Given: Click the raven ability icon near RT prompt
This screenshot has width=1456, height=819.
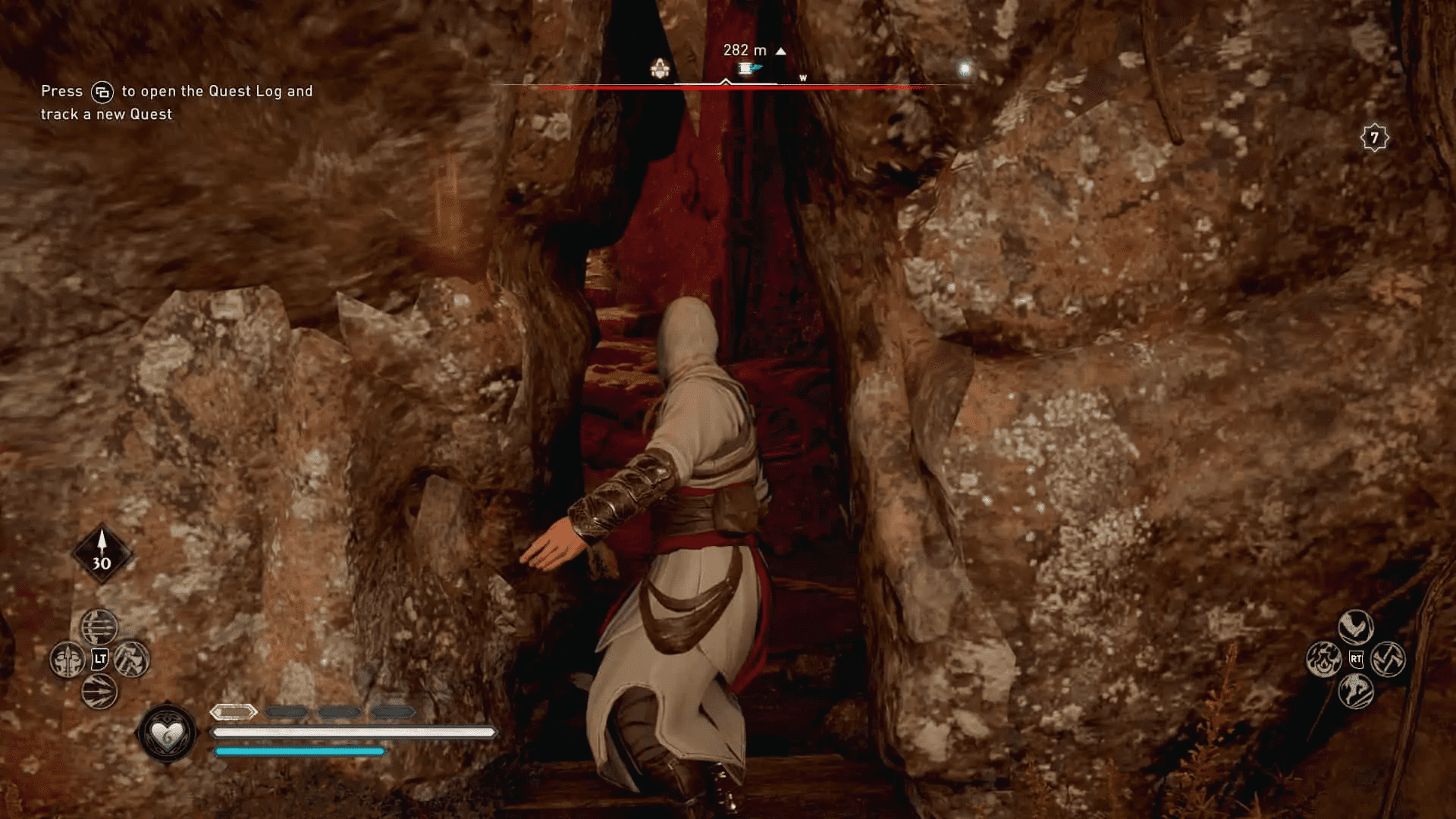Looking at the screenshot, I should coord(1357,626).
